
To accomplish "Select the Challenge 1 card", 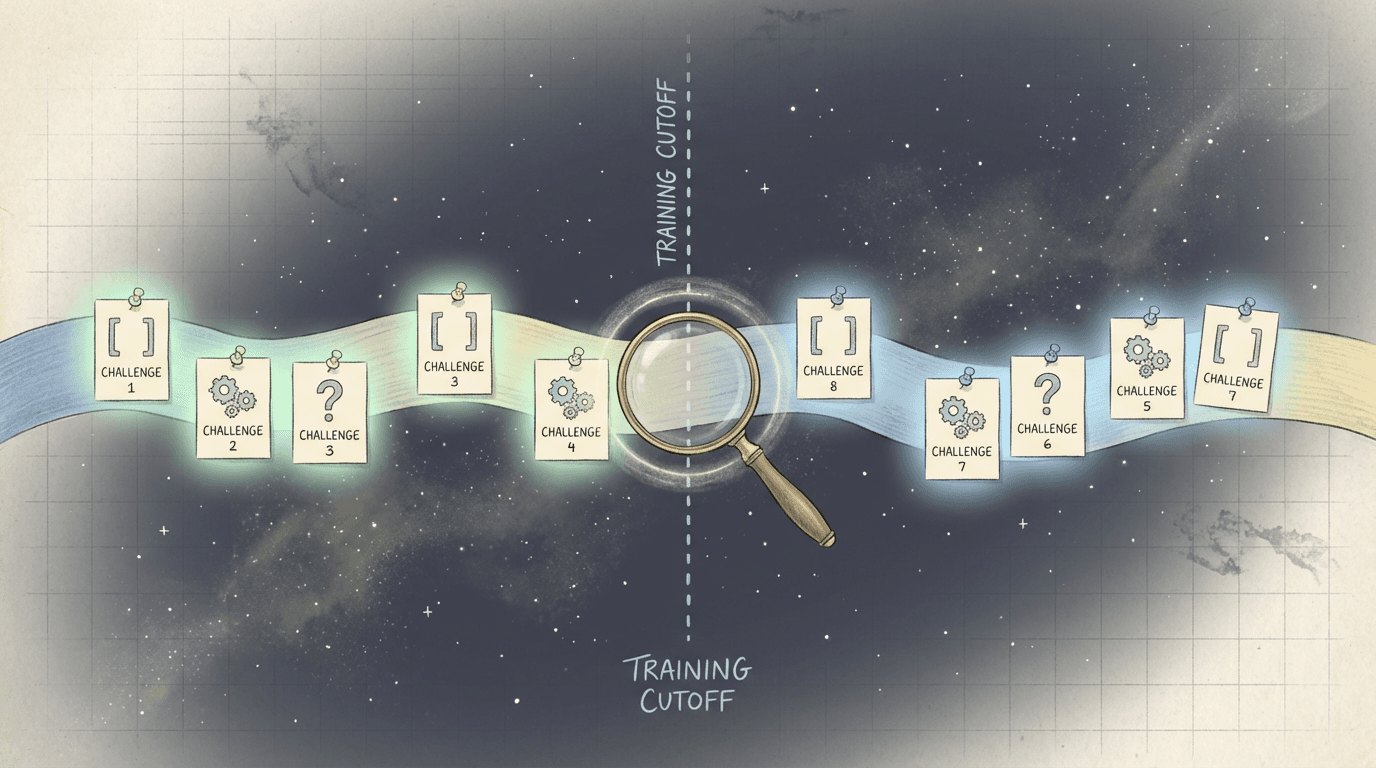I will coord(132,350).
